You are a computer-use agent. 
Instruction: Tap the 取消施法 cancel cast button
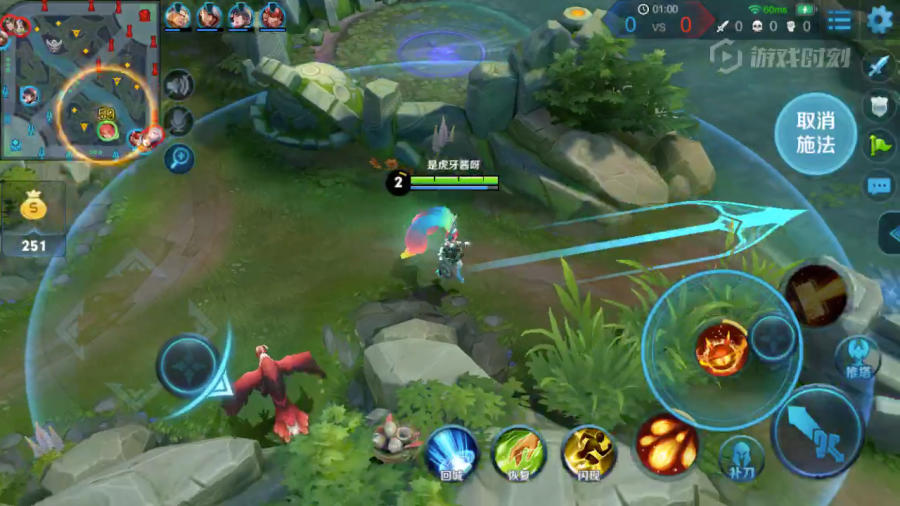815,132
